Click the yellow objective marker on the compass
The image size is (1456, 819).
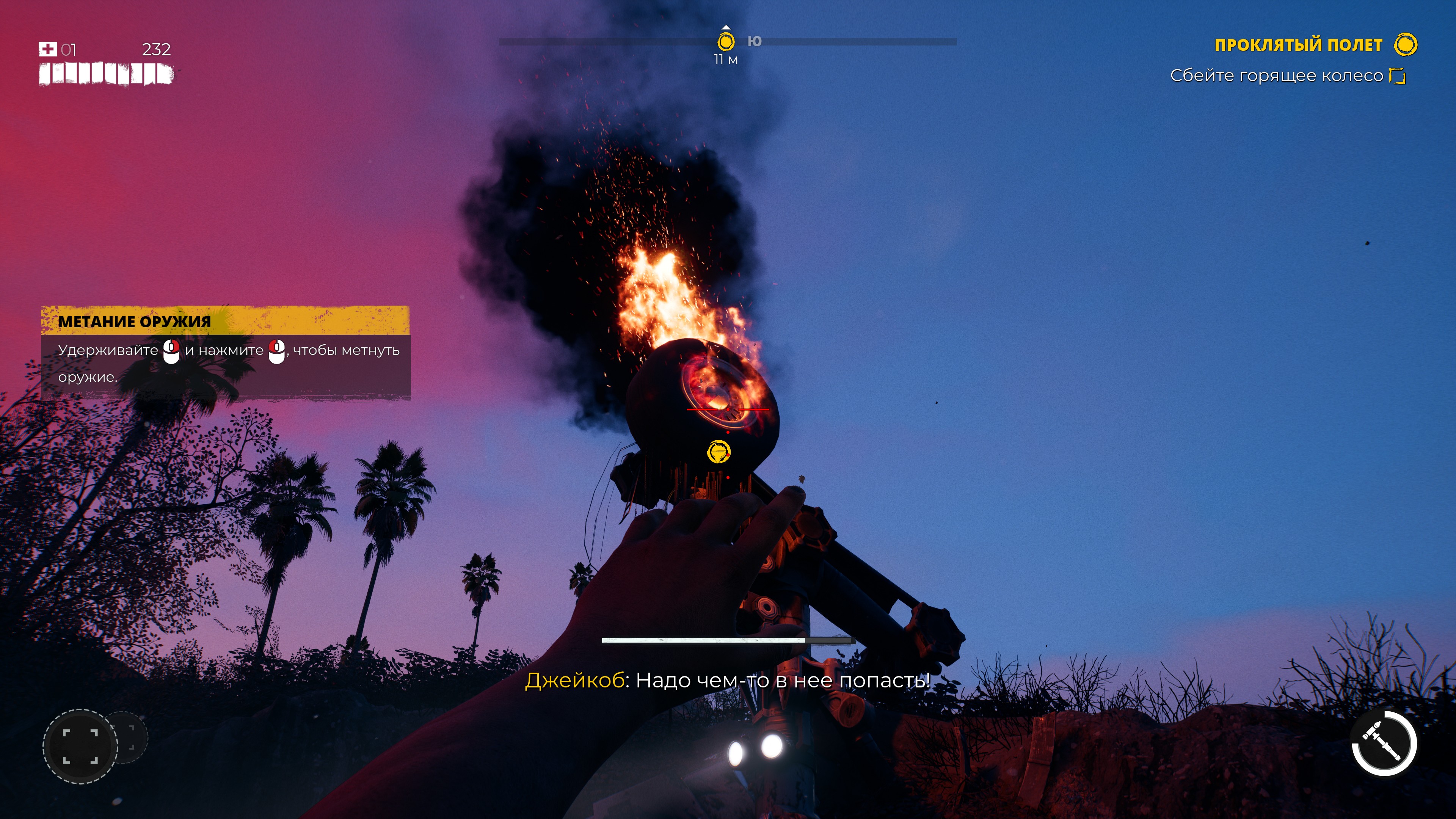(726, 41)
